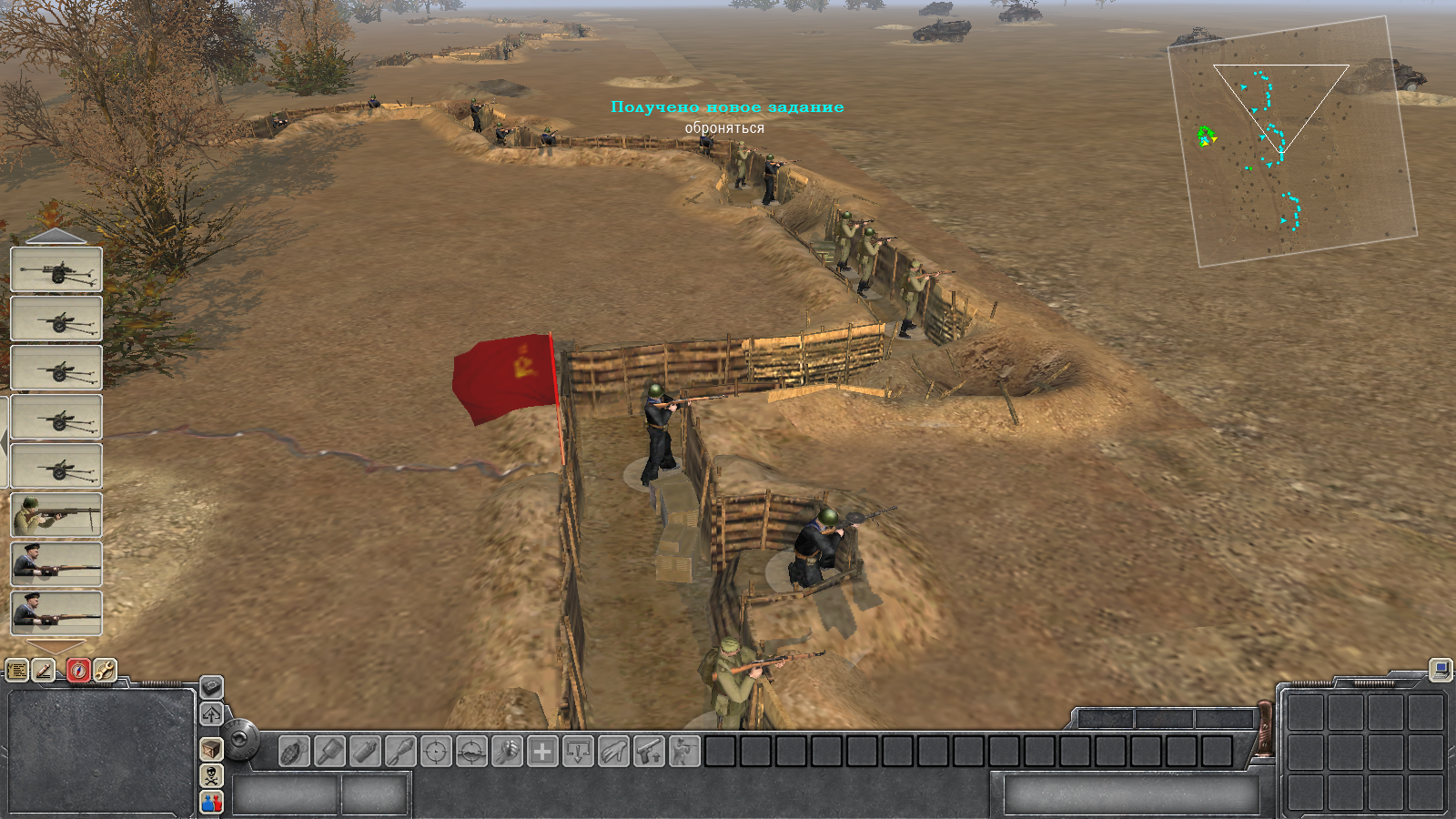
Task: Choose the frag grenade command
Action: pos(294,753)
